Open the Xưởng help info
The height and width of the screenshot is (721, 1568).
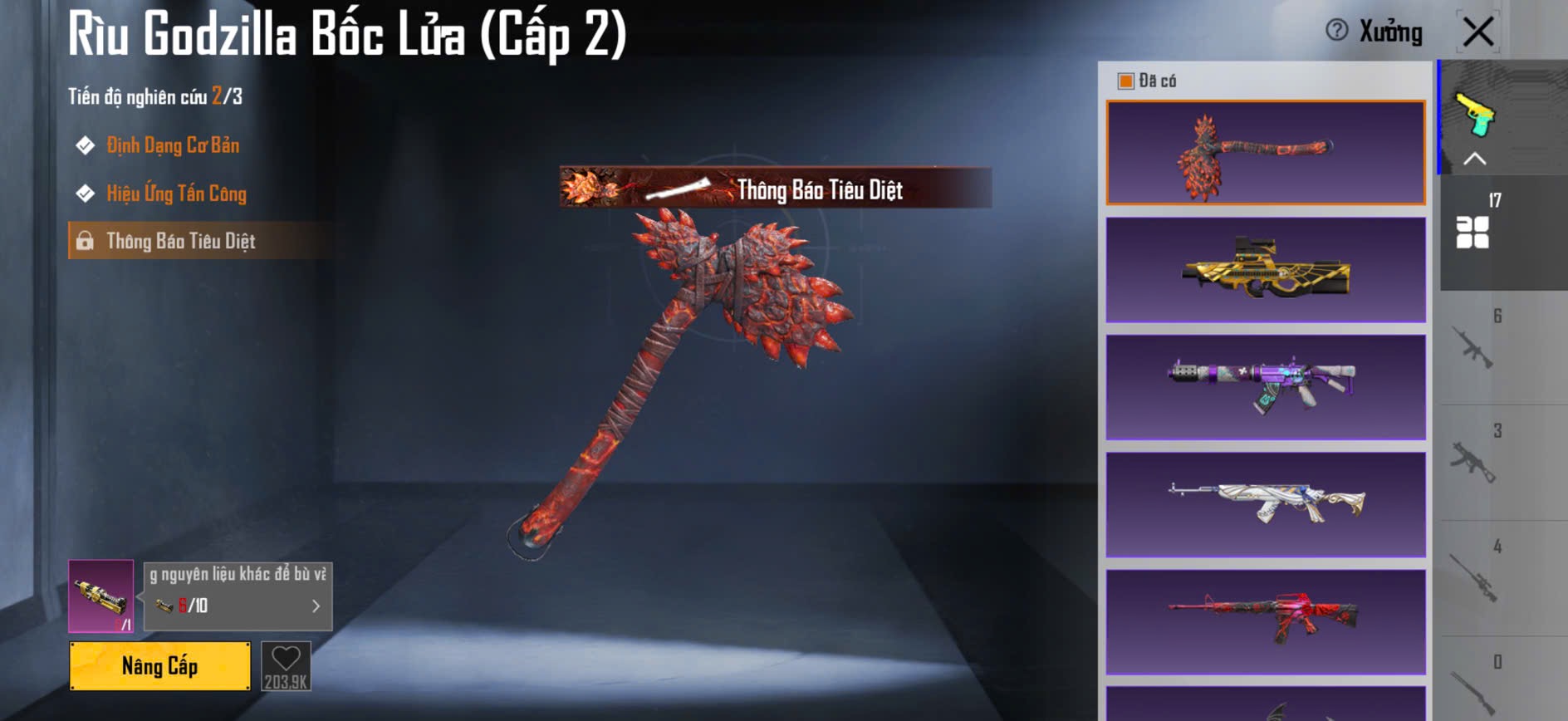(x=1337, y=31)
